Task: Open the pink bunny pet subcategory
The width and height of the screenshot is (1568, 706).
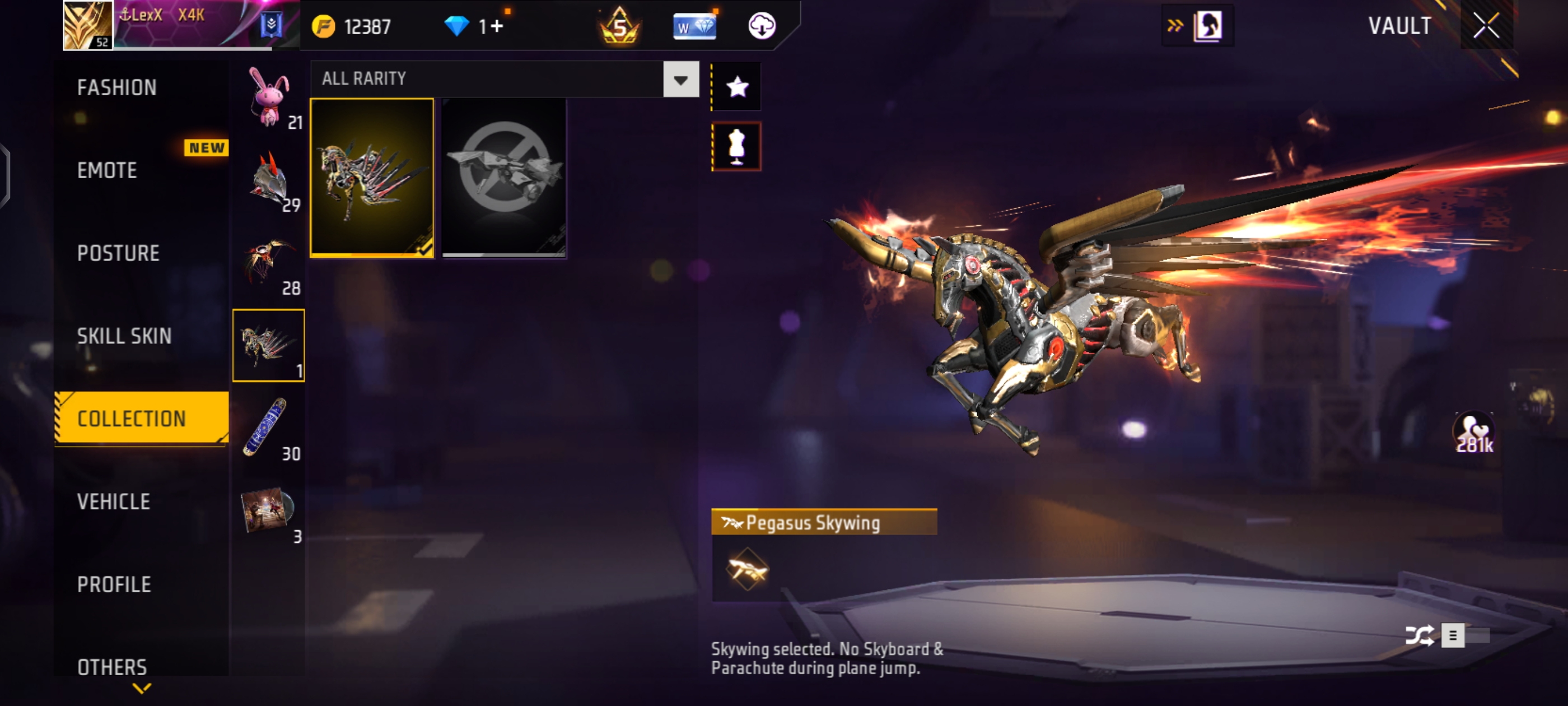Action: click(x=268, y=97)
